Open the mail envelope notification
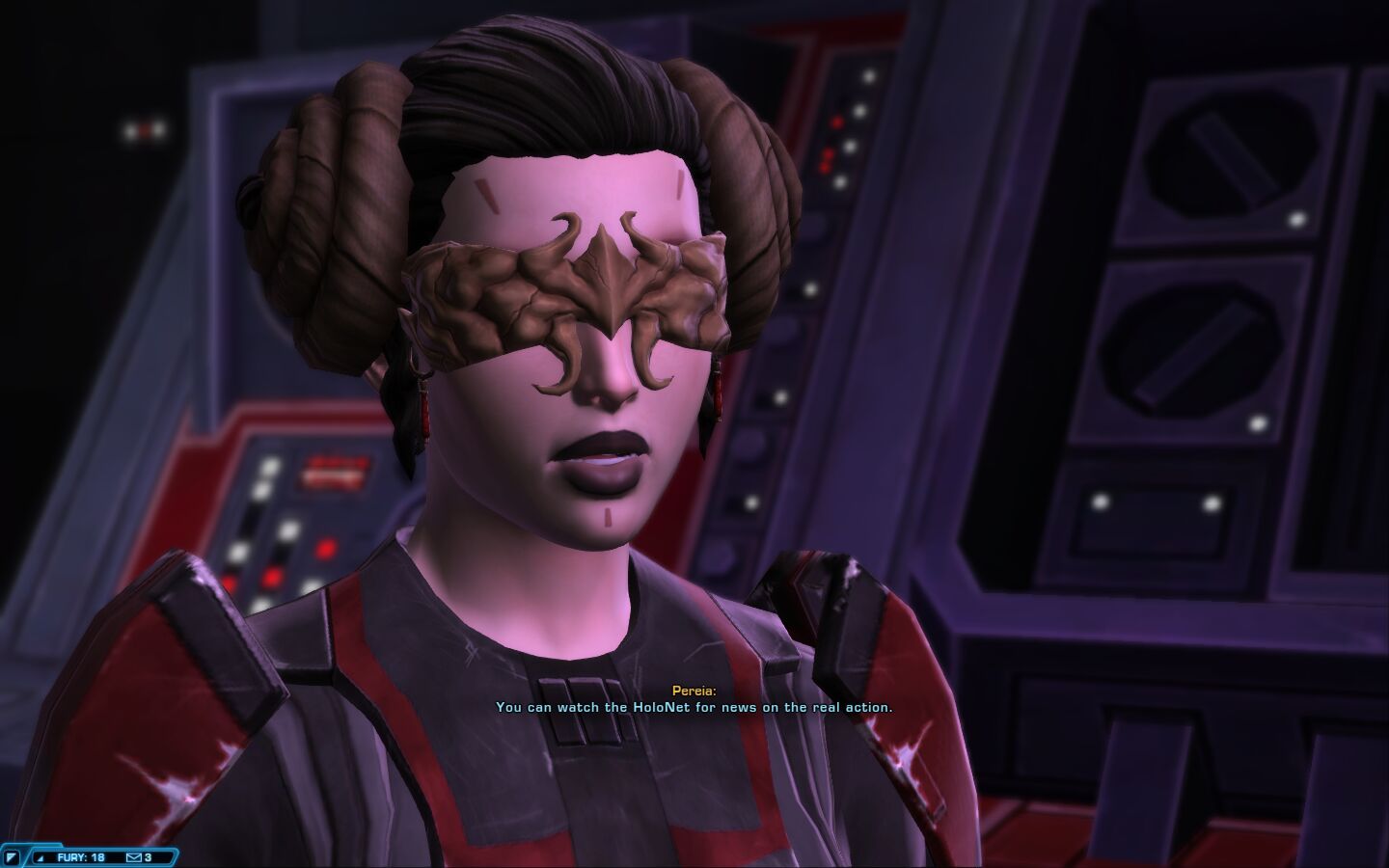 point(134,857)
